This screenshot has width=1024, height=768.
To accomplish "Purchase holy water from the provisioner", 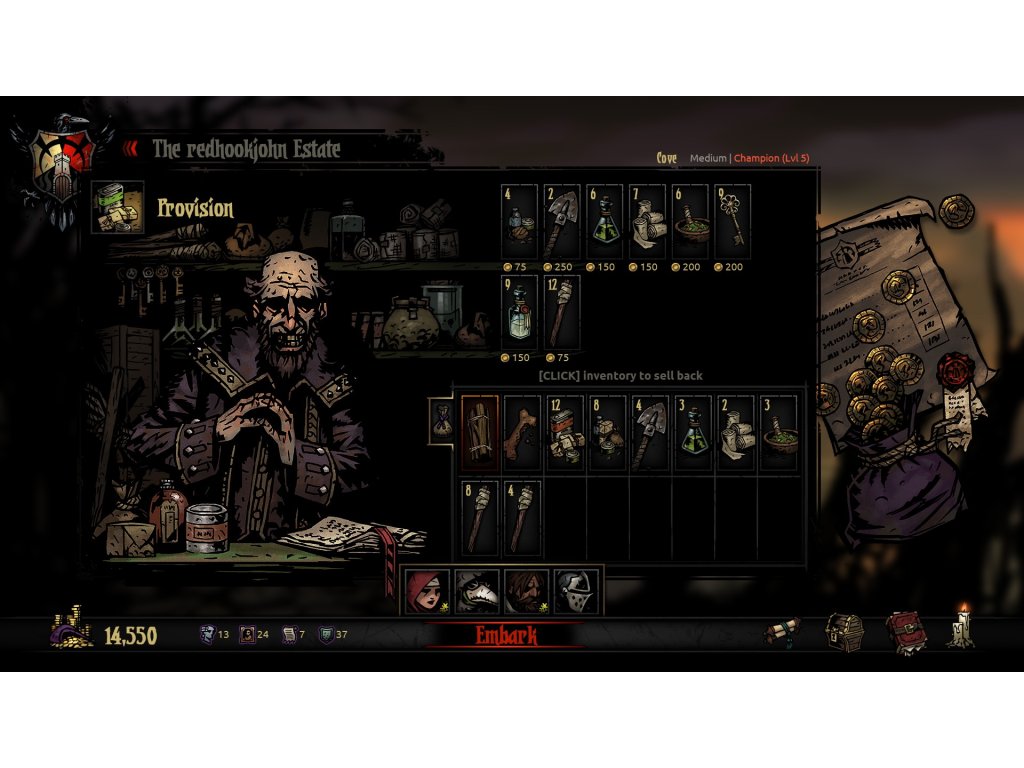I will (518, 312).
